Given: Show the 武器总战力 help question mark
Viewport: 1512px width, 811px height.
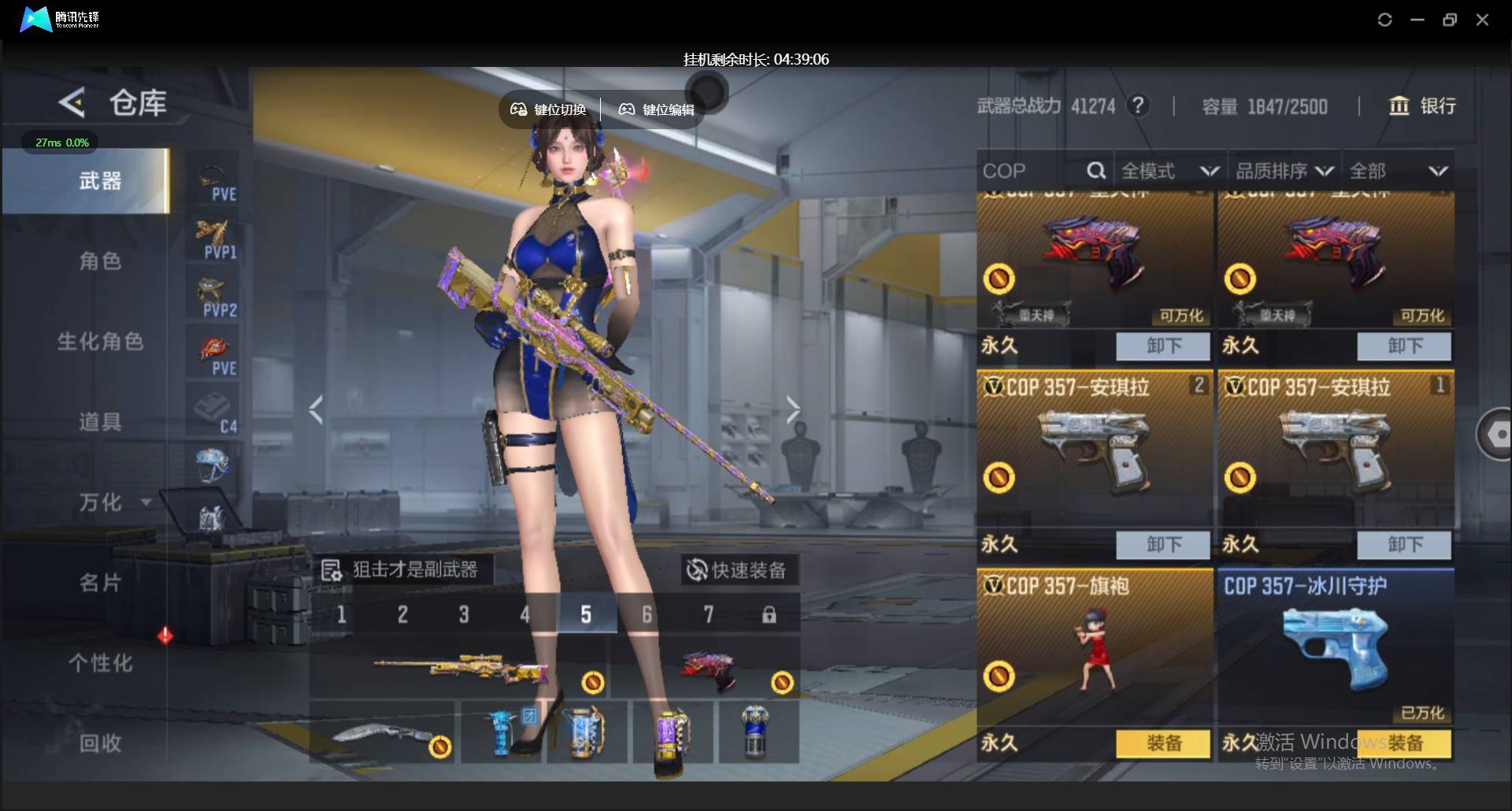Looking at the screenshot, I should click(x=1137, y=106).
